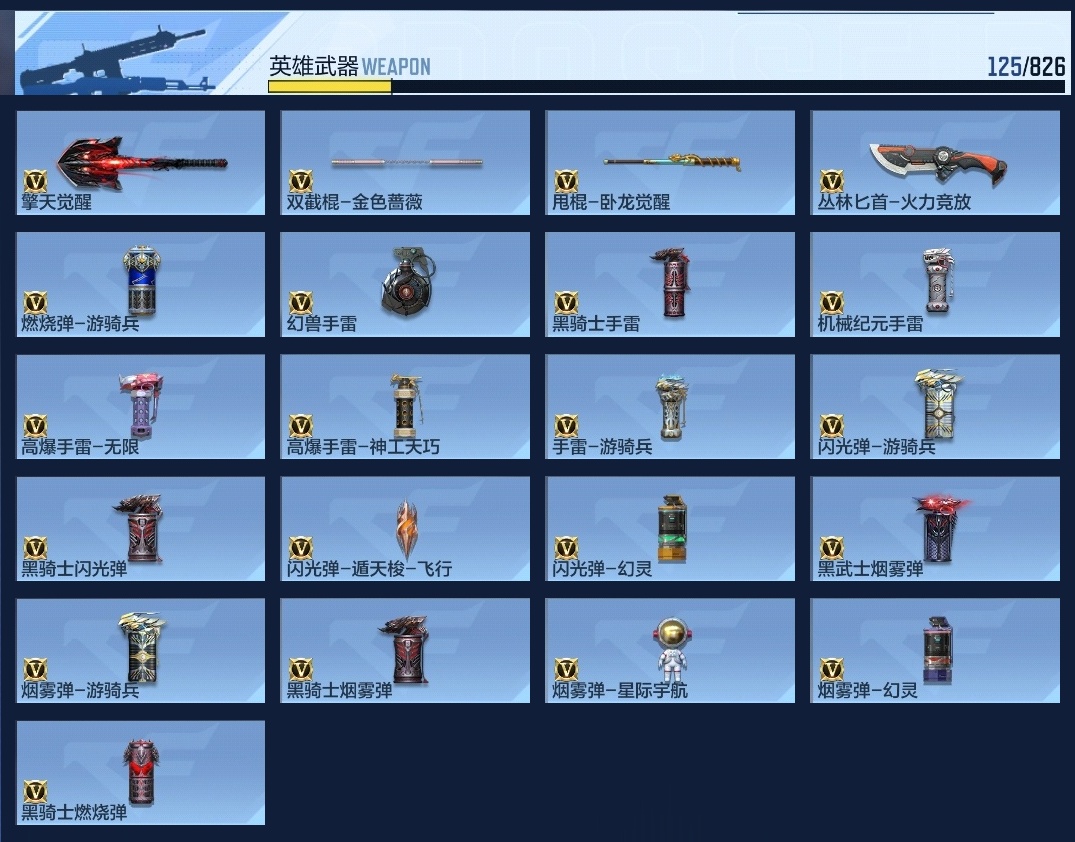Choose the 手雷-游骑兵 grenade tile
The width and height of the screenshot is (1075, 842).
670,406
